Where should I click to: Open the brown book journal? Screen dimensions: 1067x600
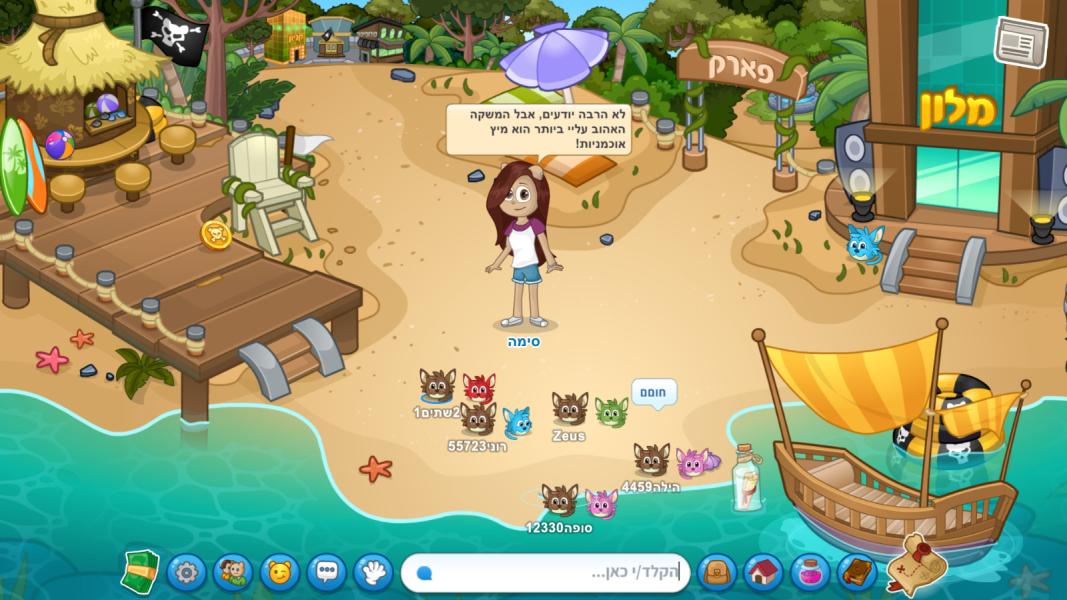coord(857,573)
